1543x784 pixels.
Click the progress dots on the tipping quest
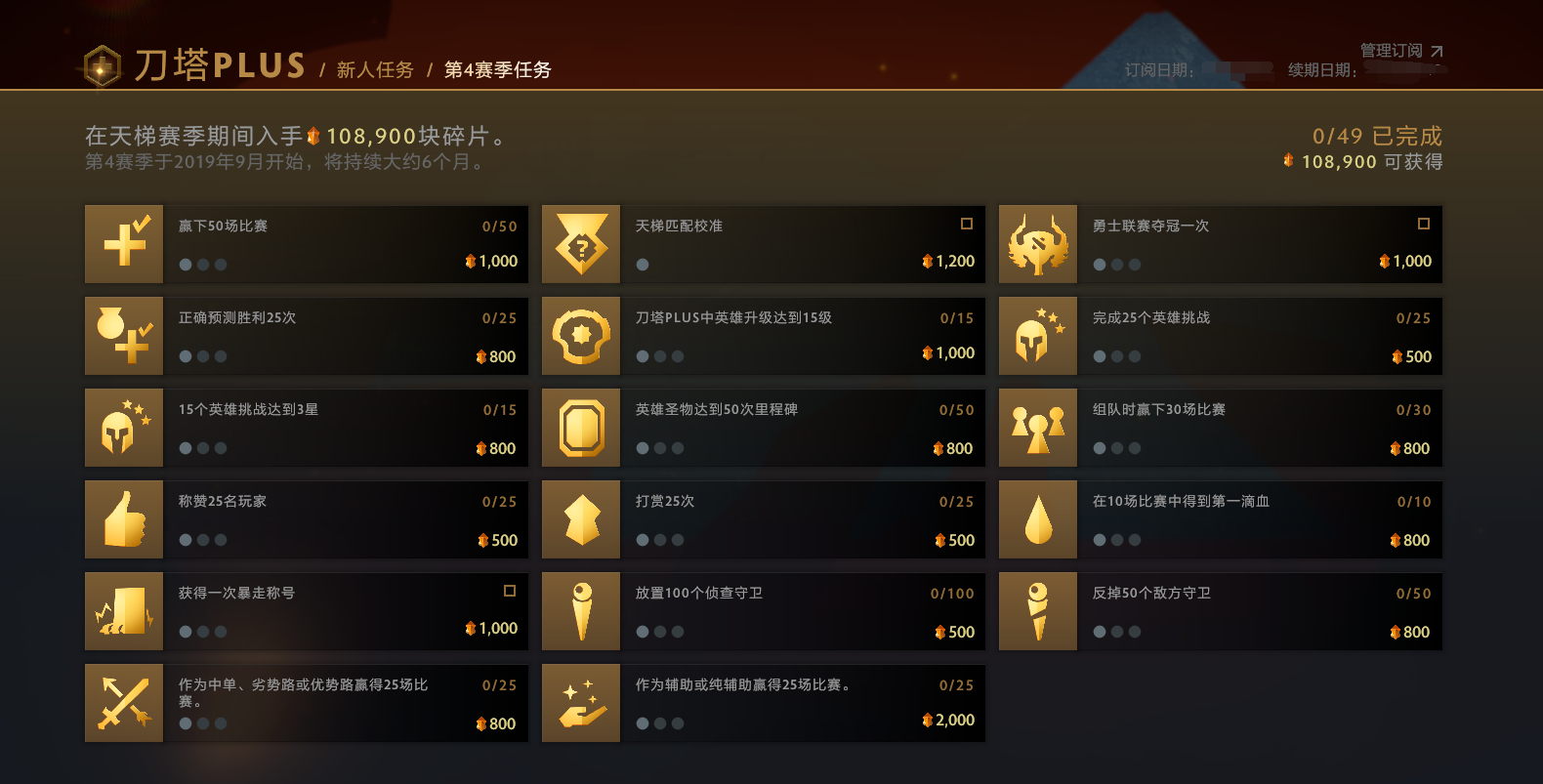(659, 540)
